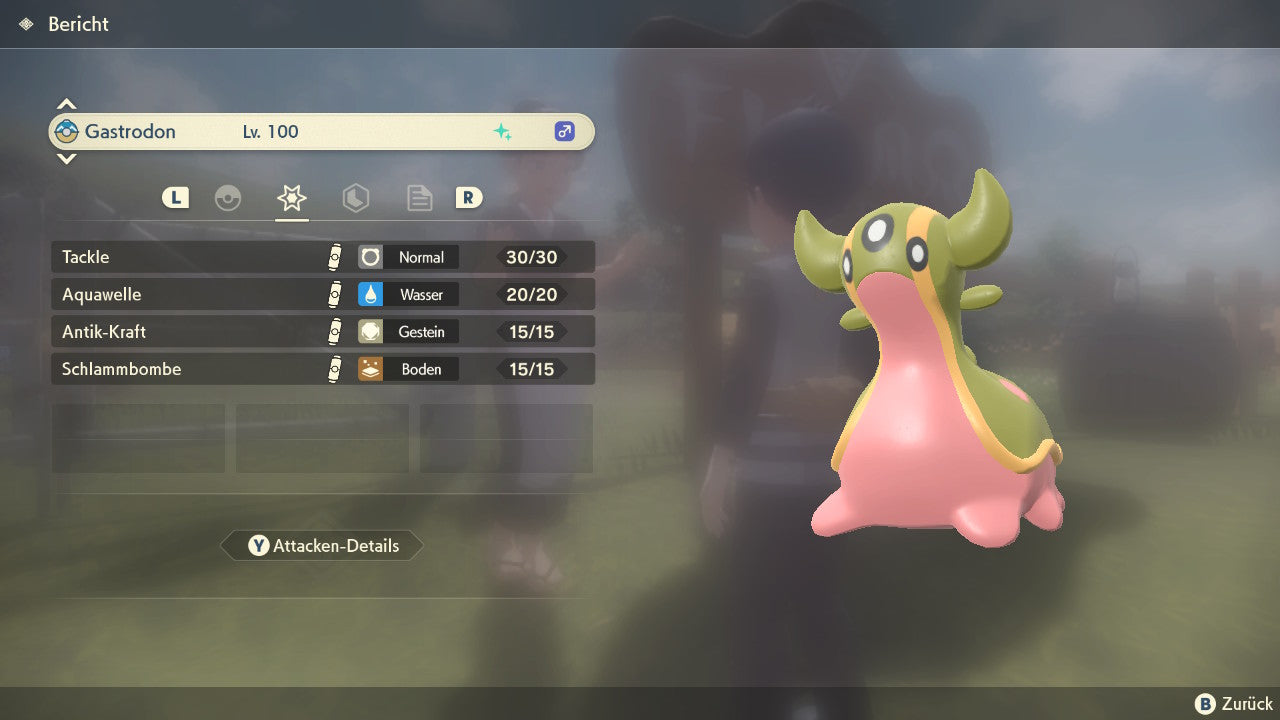Show next Pokémon with down arrow

(x=66, y=158)
